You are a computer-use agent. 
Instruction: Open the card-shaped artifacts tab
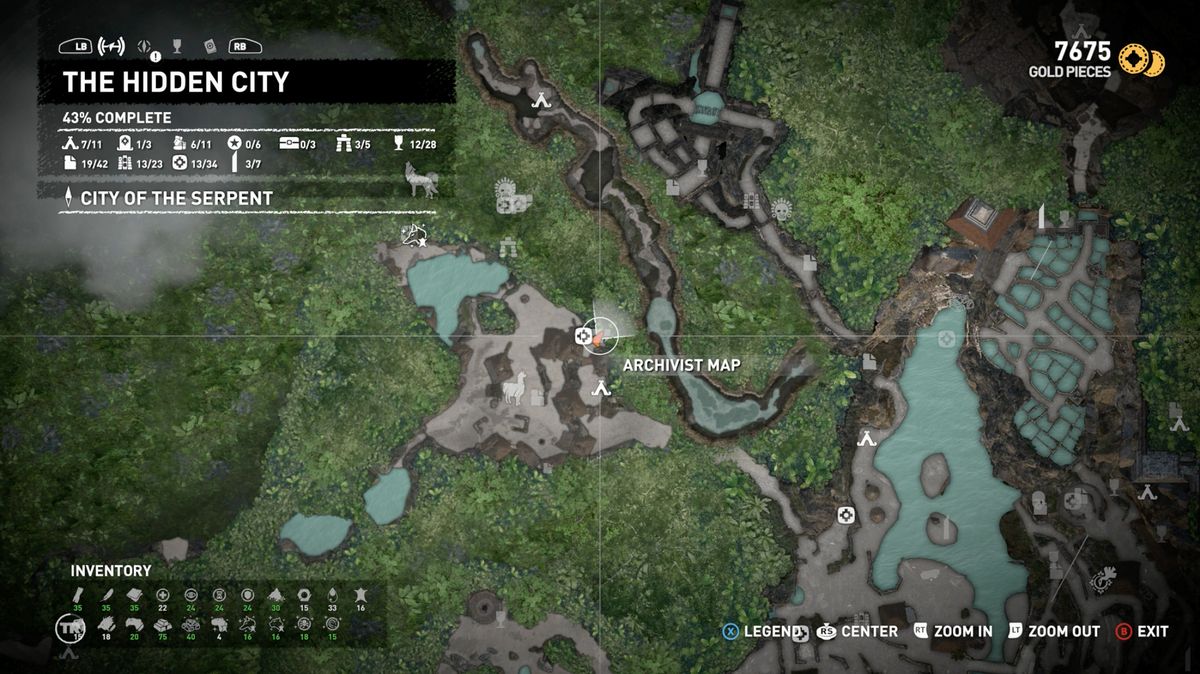click(x=209, y=46)
